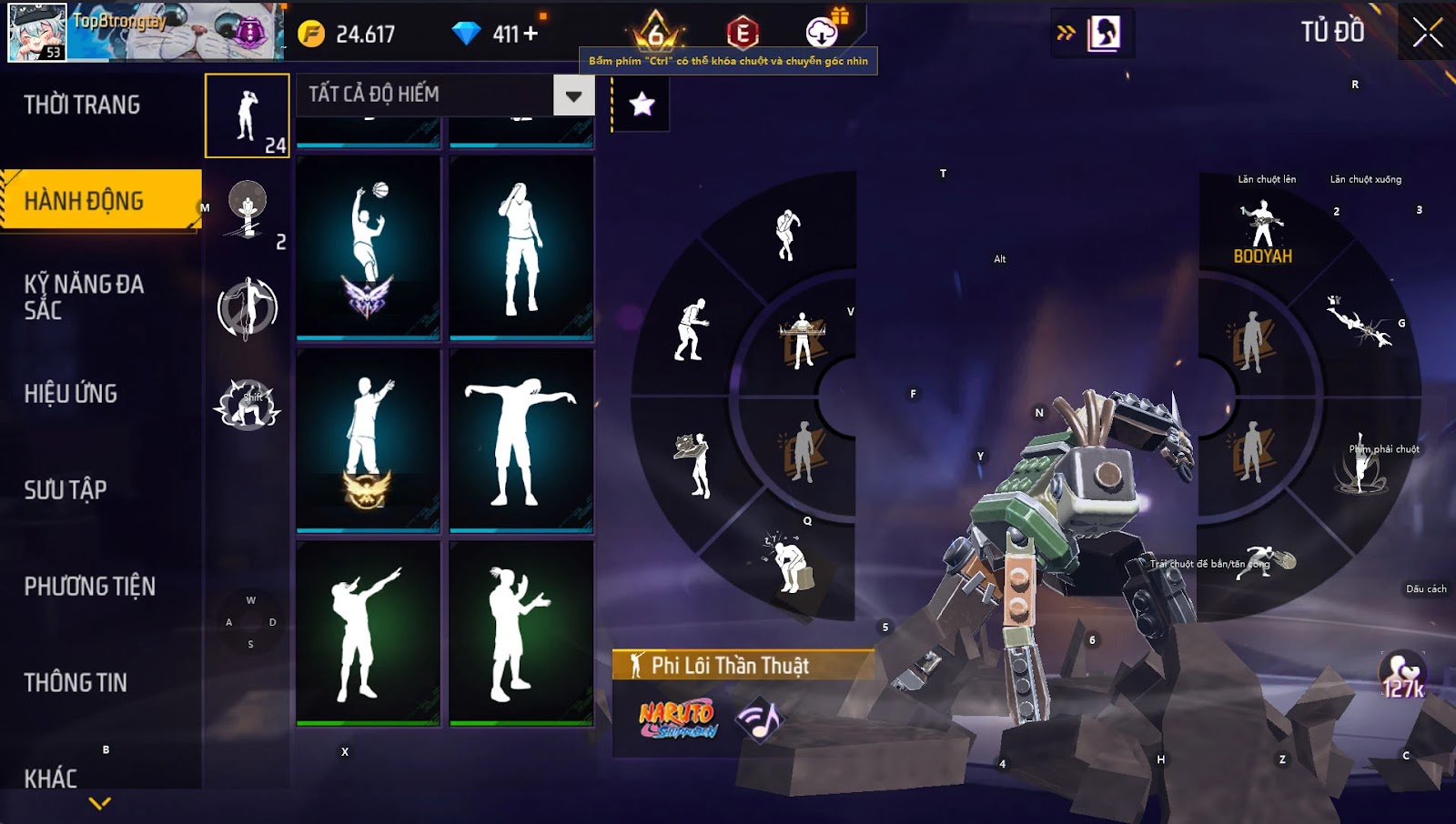Open the Phương Tiện category
The height and width of the screenshot is (824, 1456).
tap(89, 587)
